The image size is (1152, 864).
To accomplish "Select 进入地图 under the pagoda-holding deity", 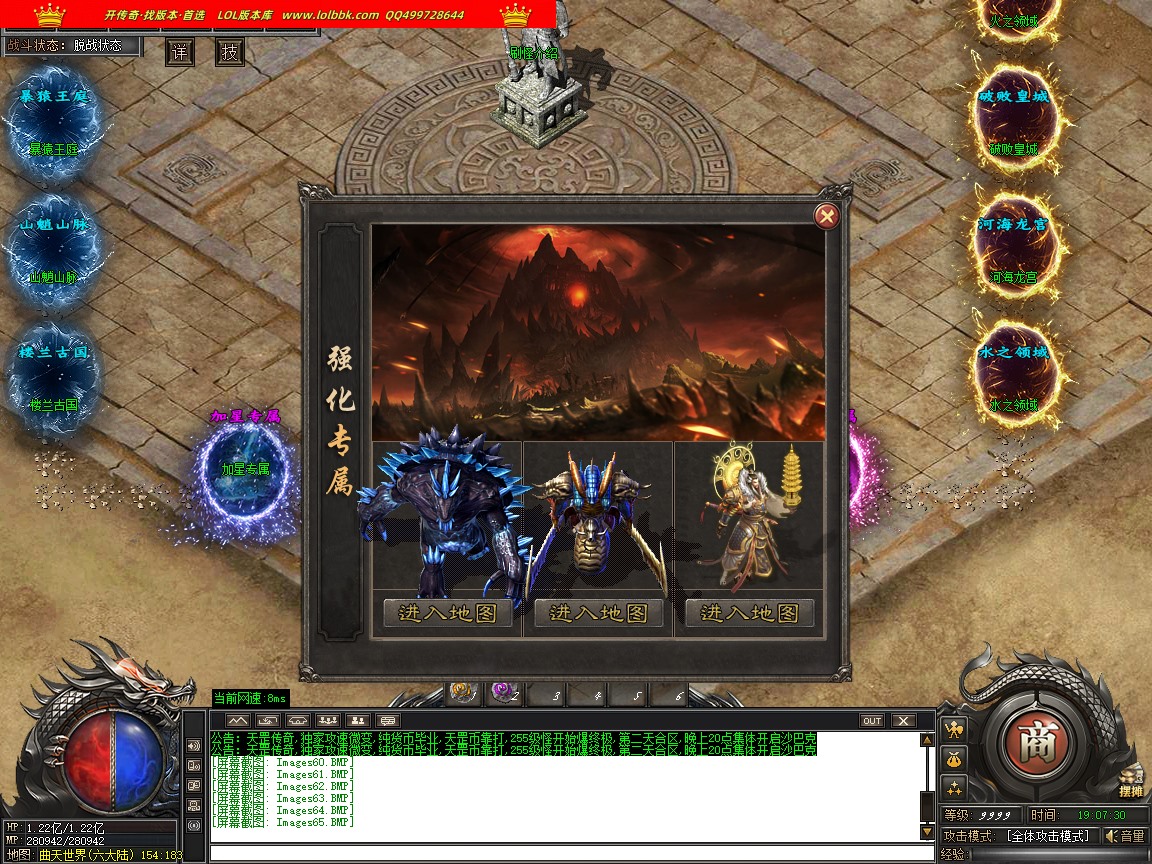I will tap(749, 613).
